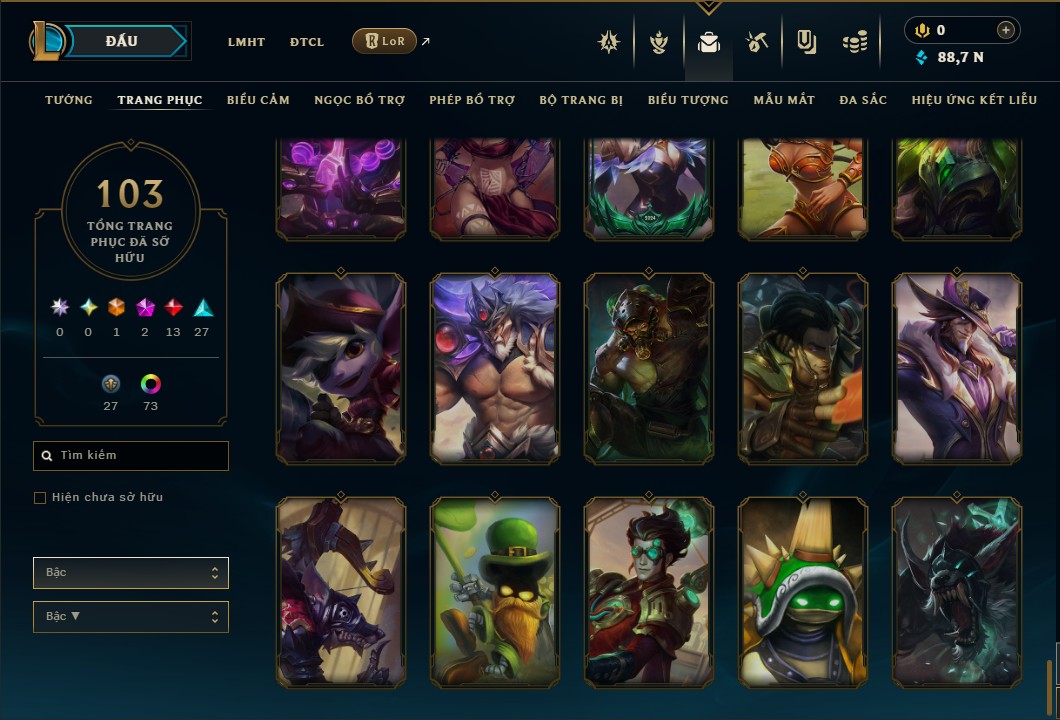The width and height of the screenshot is (1060, 720).
Task: Add currency with the plus button
Action: 1005,31
